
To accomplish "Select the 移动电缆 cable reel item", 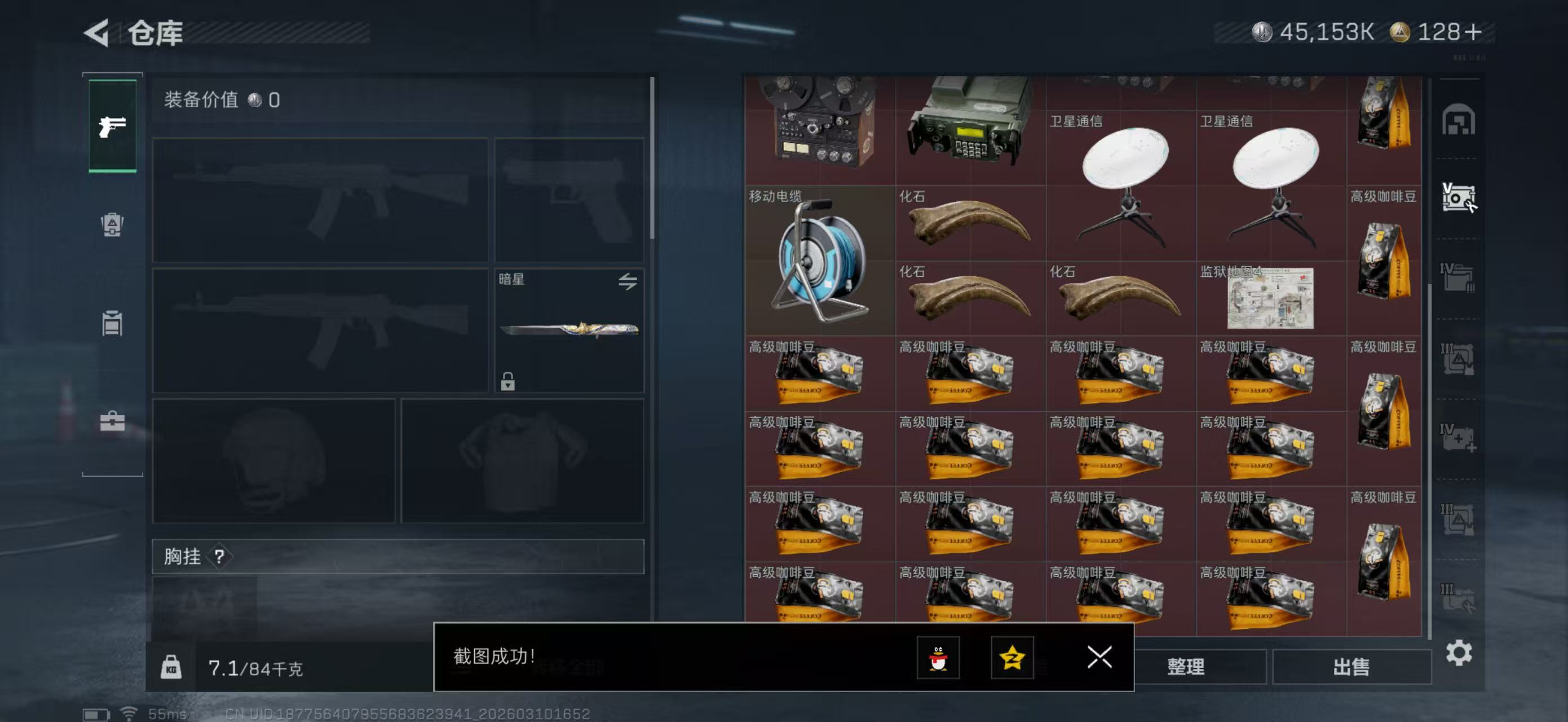I will coord(819,261).
